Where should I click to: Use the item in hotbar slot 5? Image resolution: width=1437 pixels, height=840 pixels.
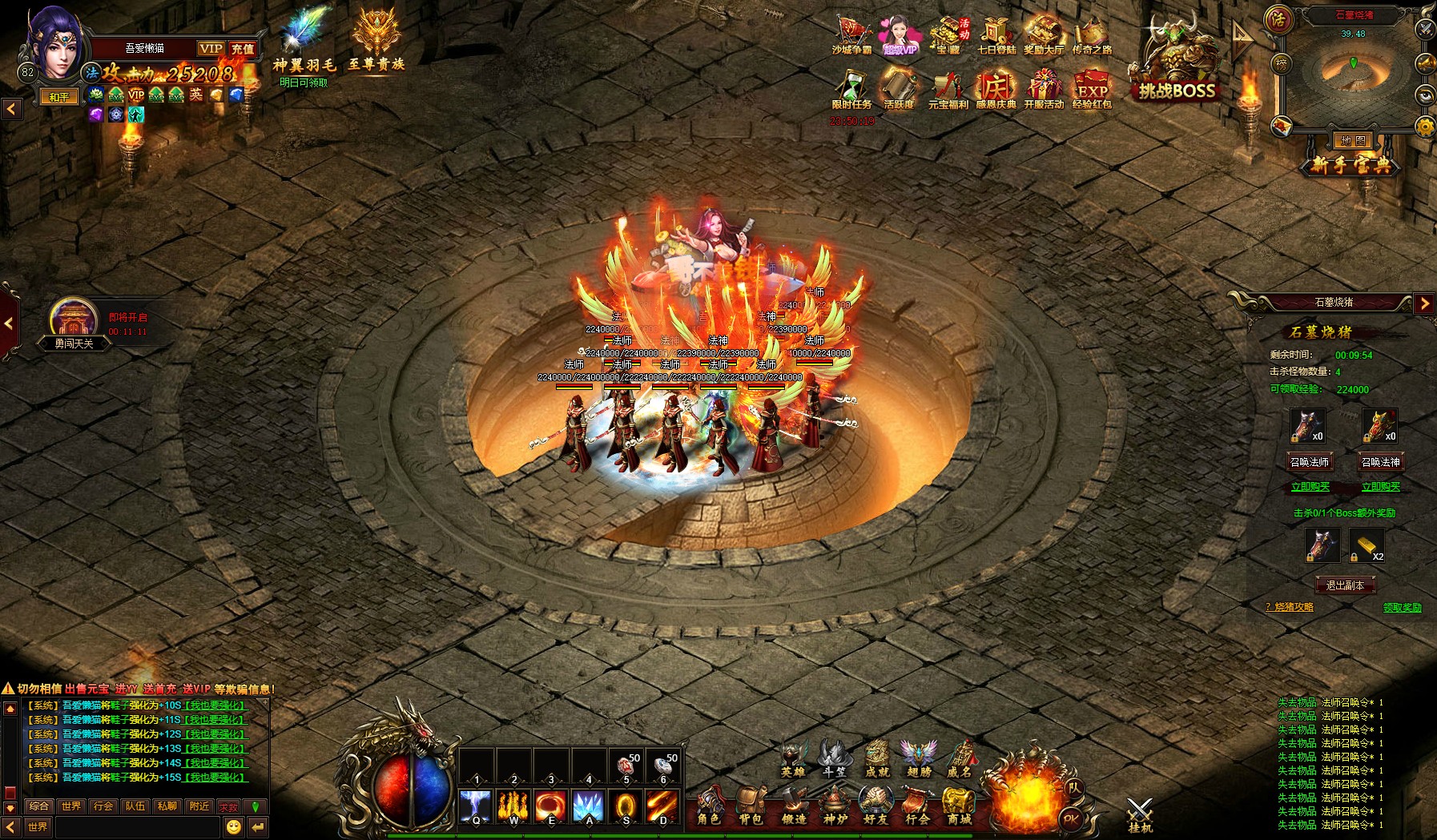click(x=626, y=766)
